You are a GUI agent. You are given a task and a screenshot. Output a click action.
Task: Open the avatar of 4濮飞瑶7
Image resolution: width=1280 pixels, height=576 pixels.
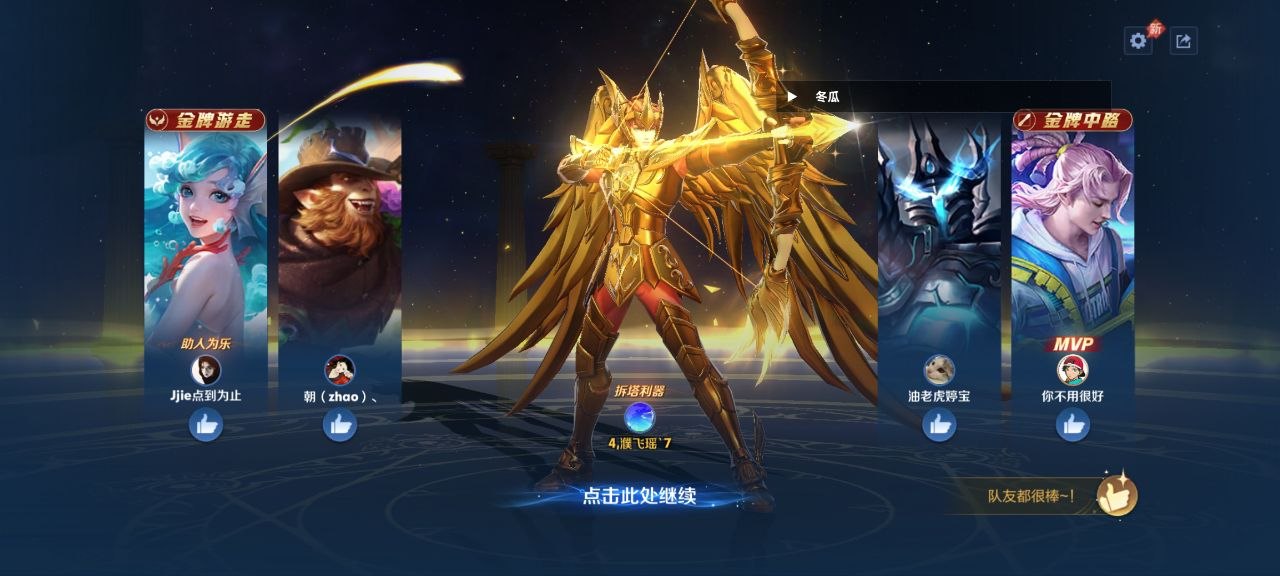pos(639,416)
